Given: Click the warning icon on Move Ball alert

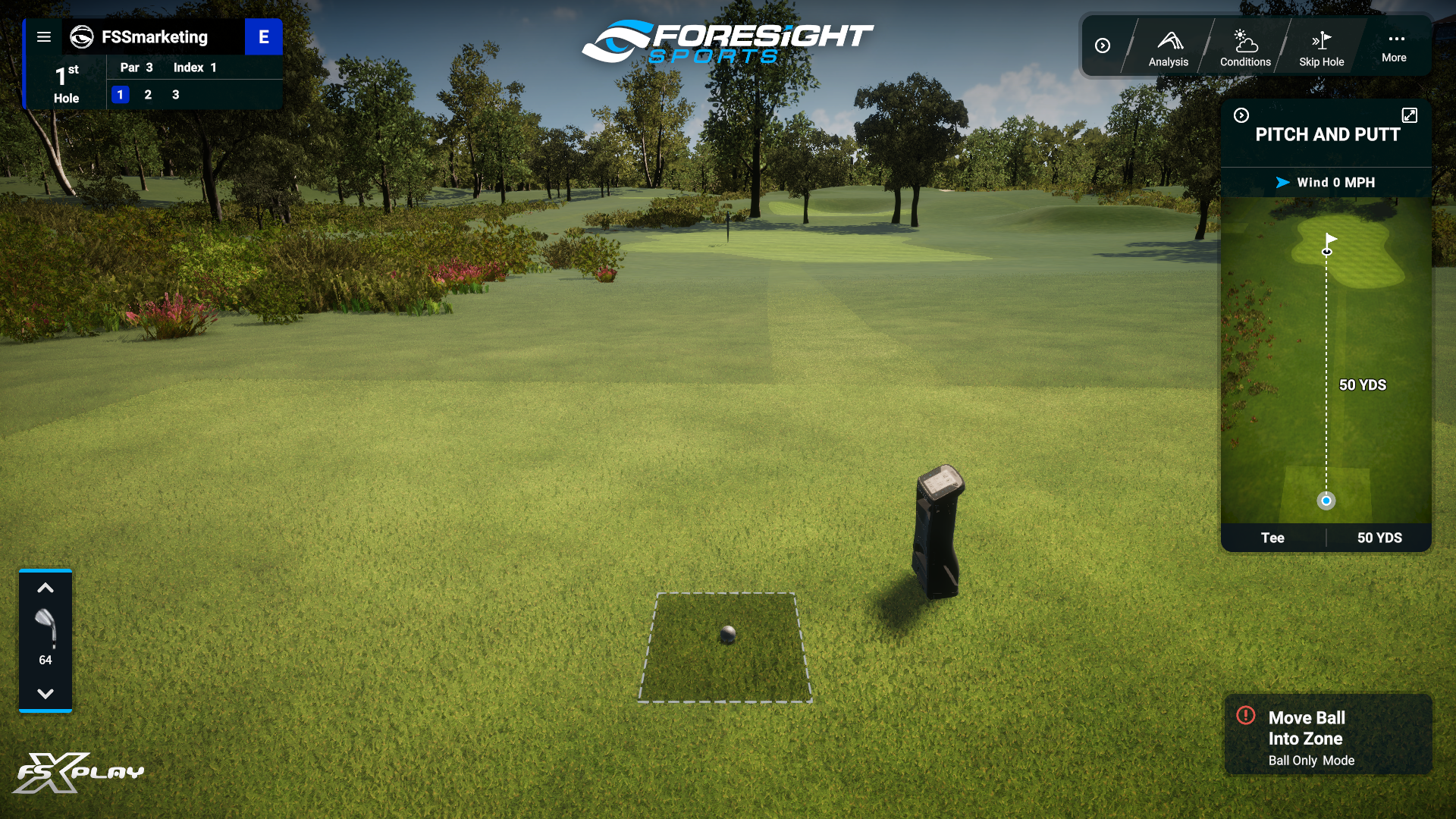Looking at the screenshot, I should coord(1245,716).
